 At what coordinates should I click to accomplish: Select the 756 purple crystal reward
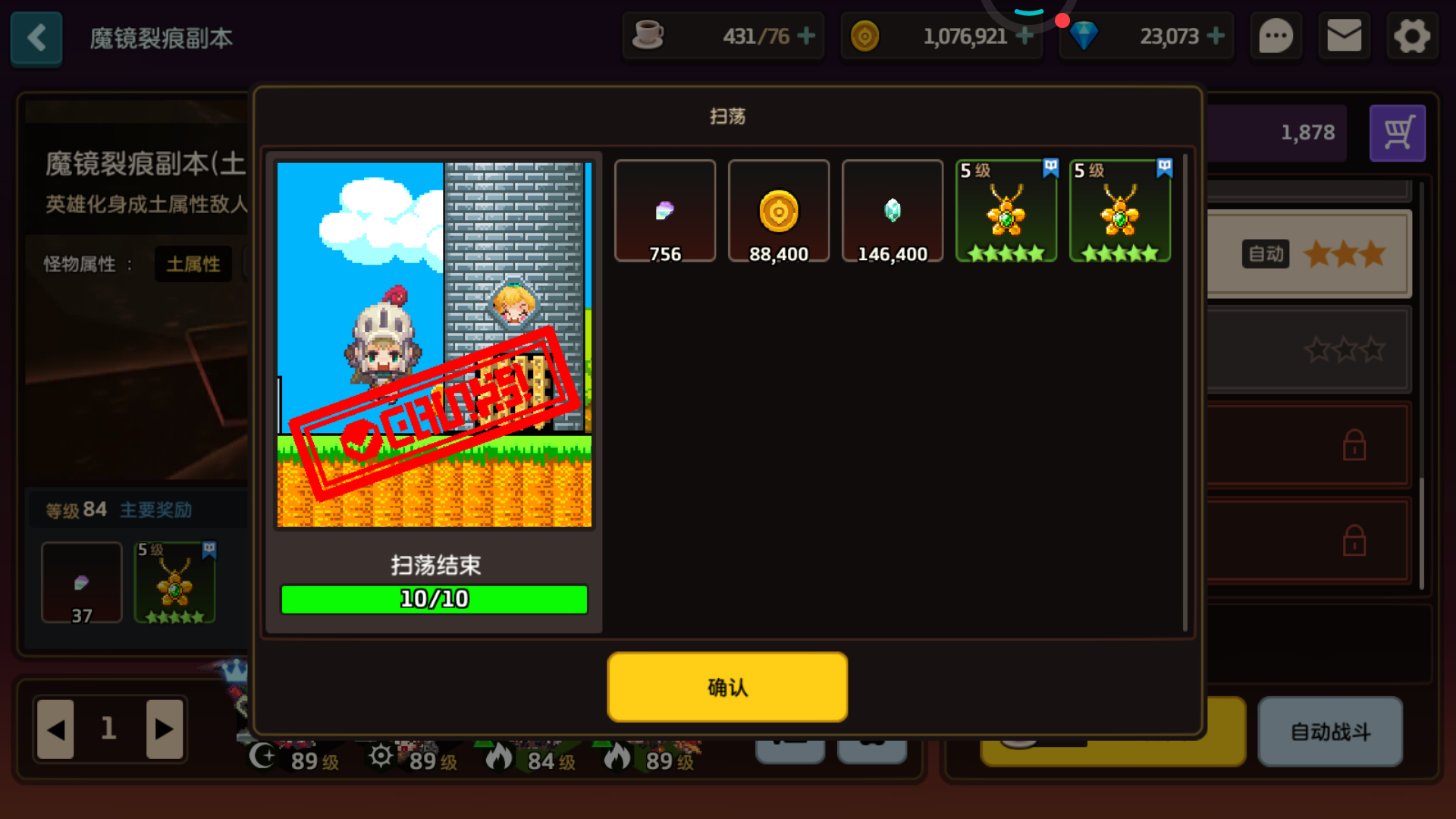(x=665, y=211)
